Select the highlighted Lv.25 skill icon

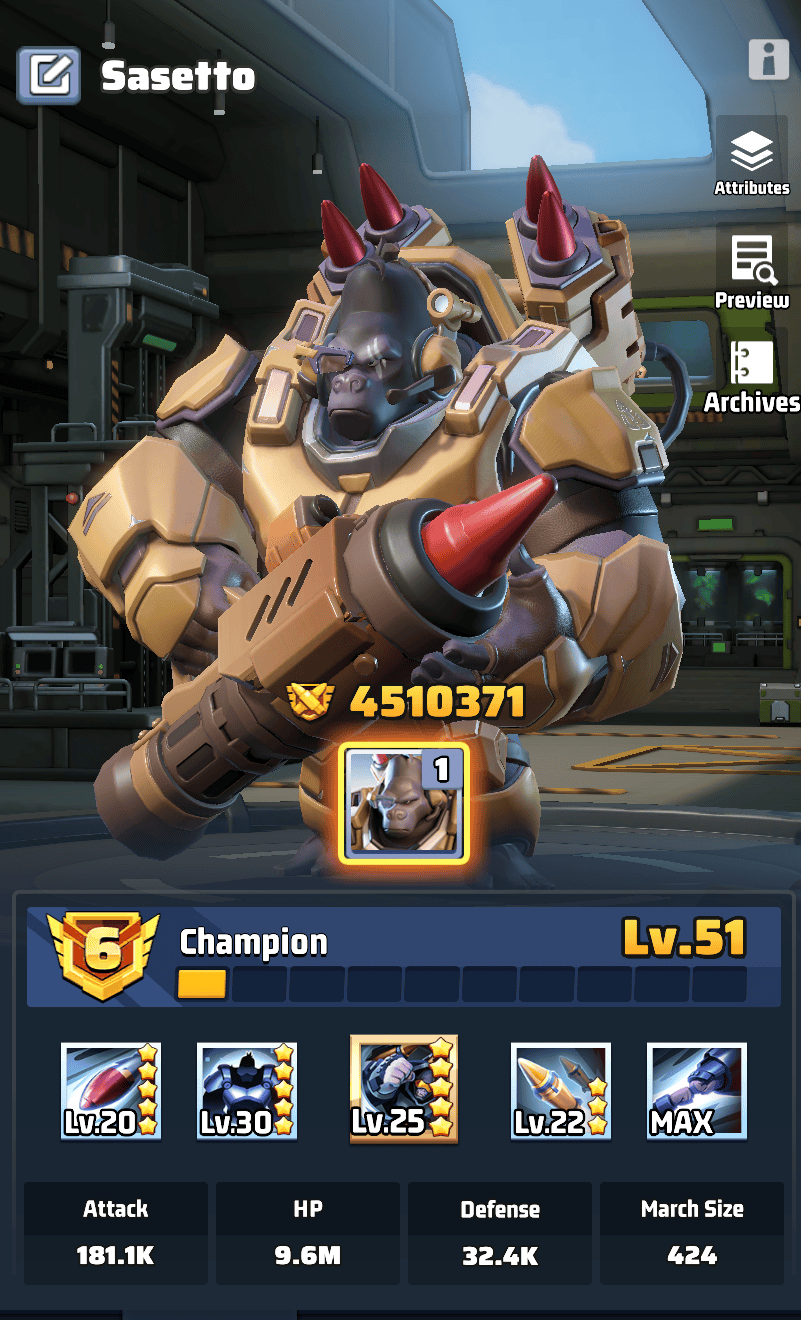pos(403,1089)
